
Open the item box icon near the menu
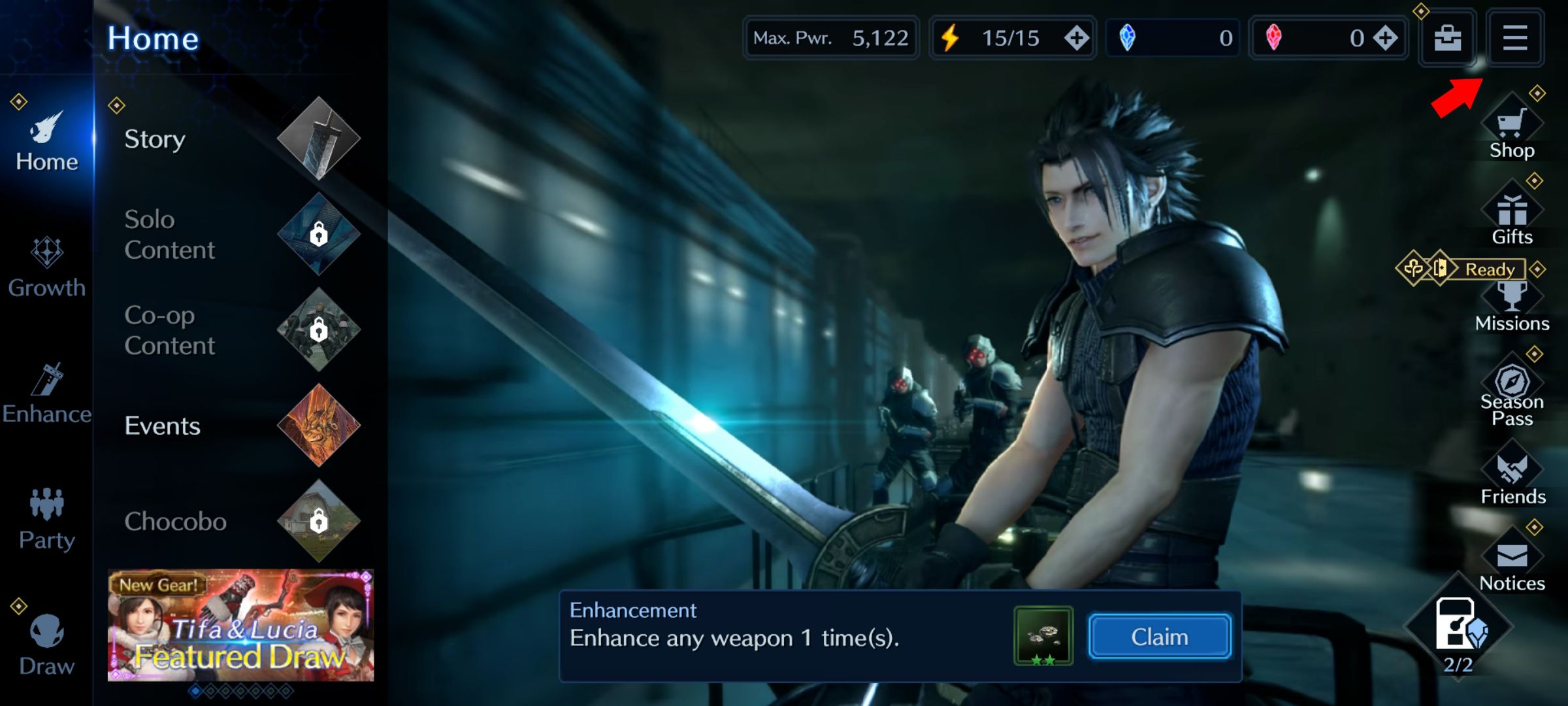pyautogui.click(x=1446, y=38)
